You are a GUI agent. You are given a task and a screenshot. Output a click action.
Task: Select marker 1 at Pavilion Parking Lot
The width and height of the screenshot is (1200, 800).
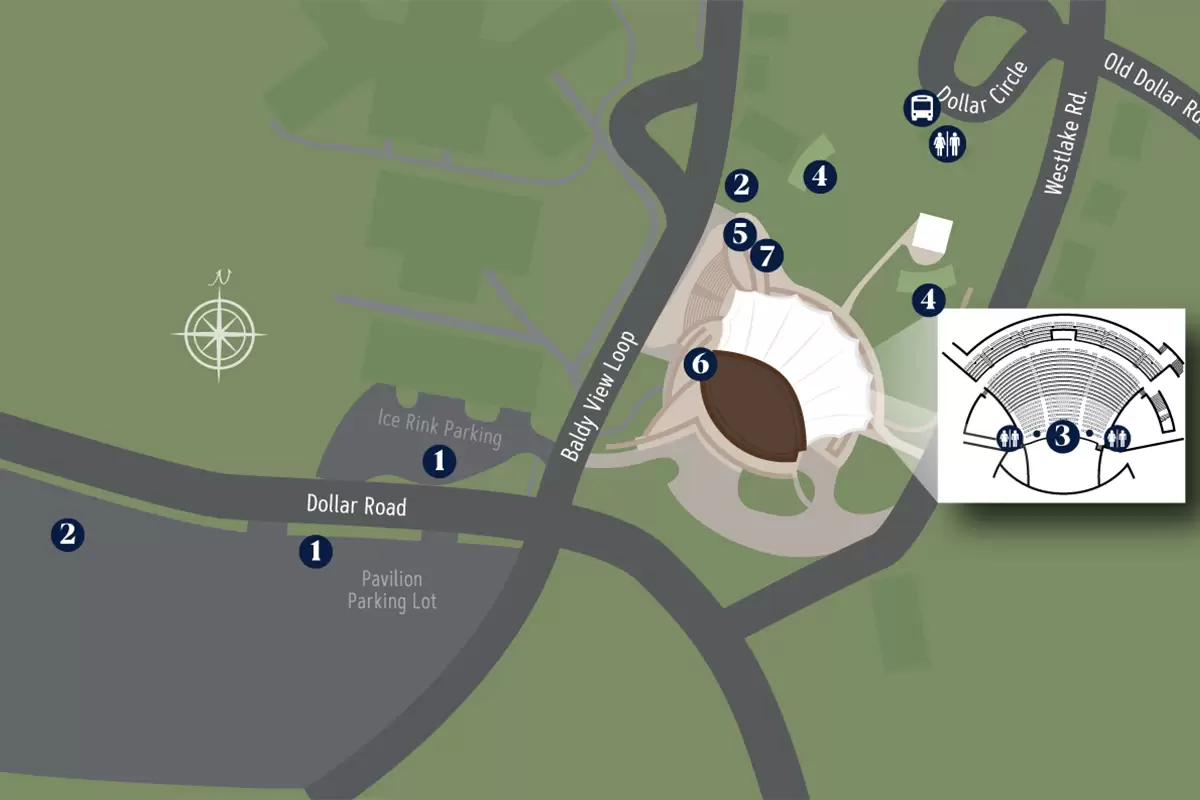click(x=316, y=551)
